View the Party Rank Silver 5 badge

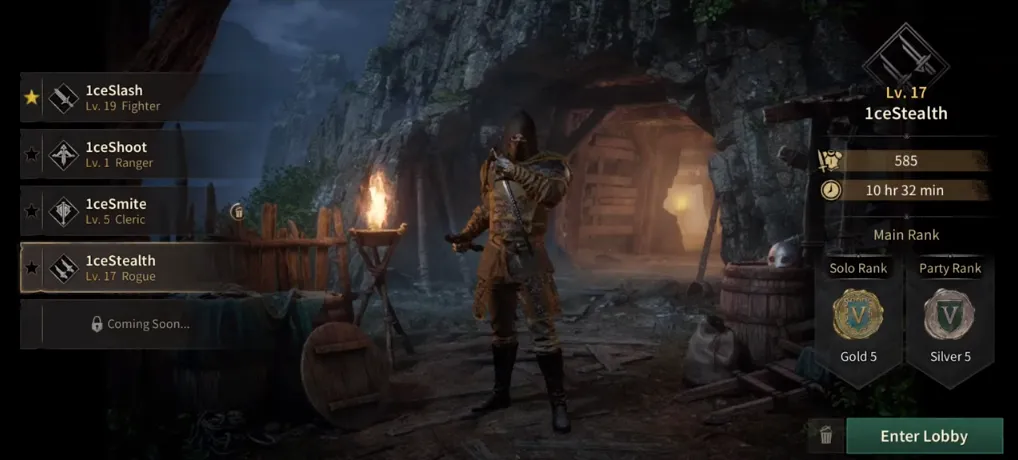pos(949,316)
